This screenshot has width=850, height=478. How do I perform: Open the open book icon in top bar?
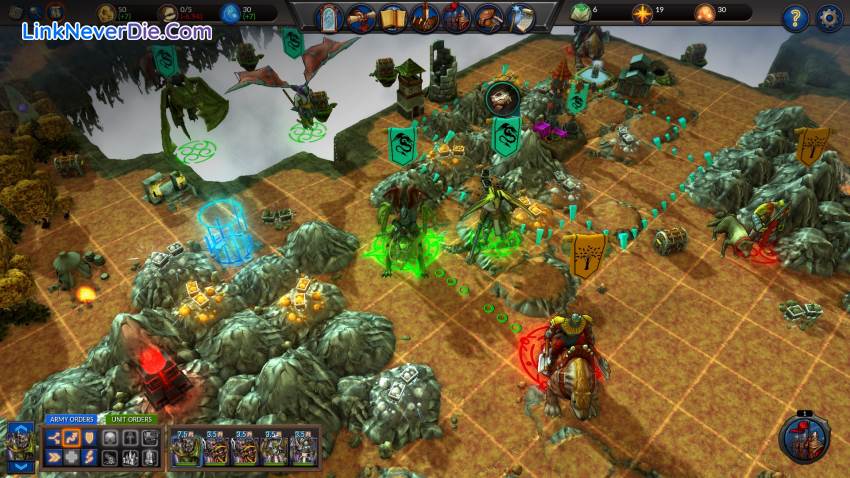coord(393,17)
